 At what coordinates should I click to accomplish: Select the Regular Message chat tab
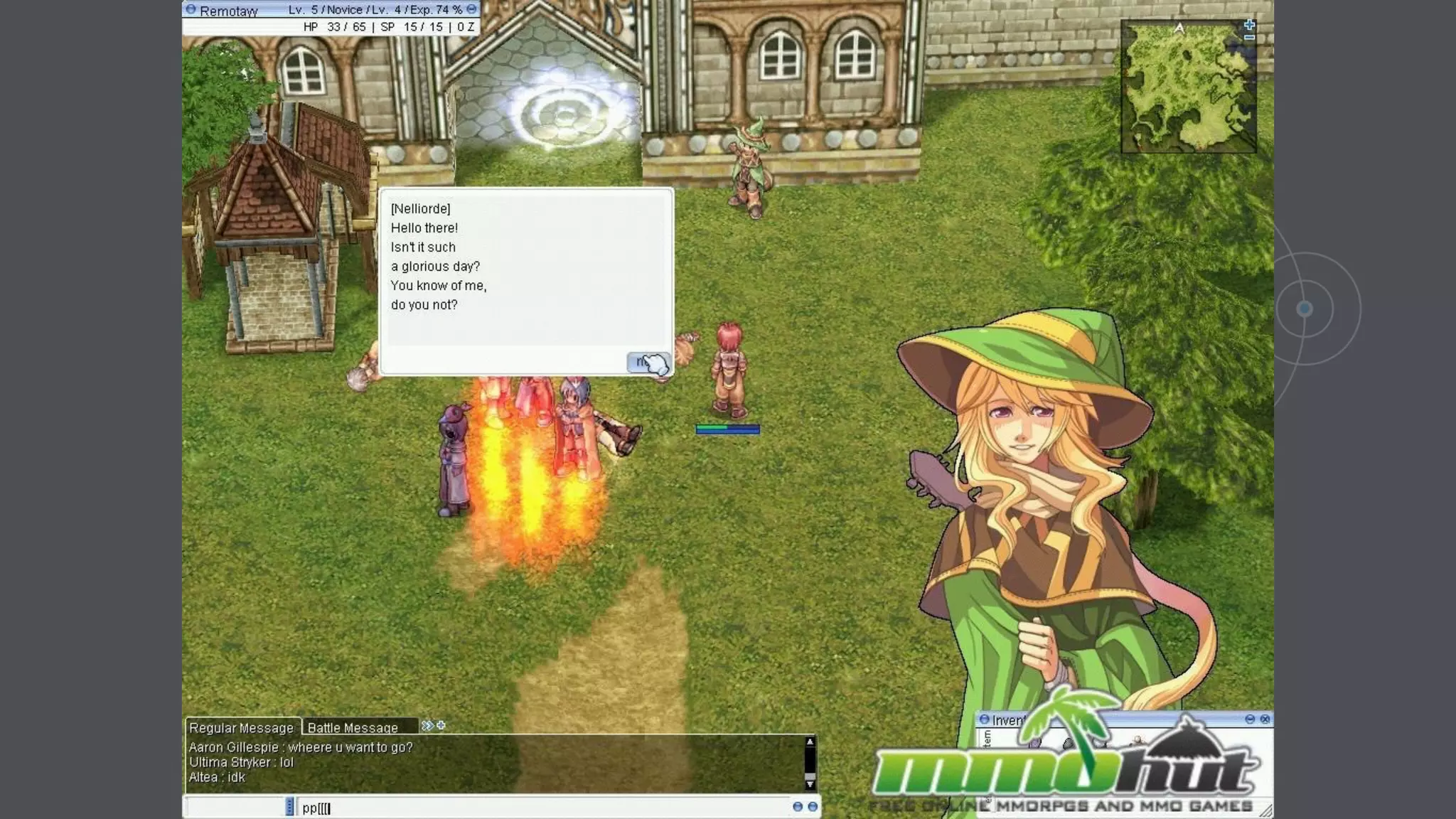pos(241,727)
